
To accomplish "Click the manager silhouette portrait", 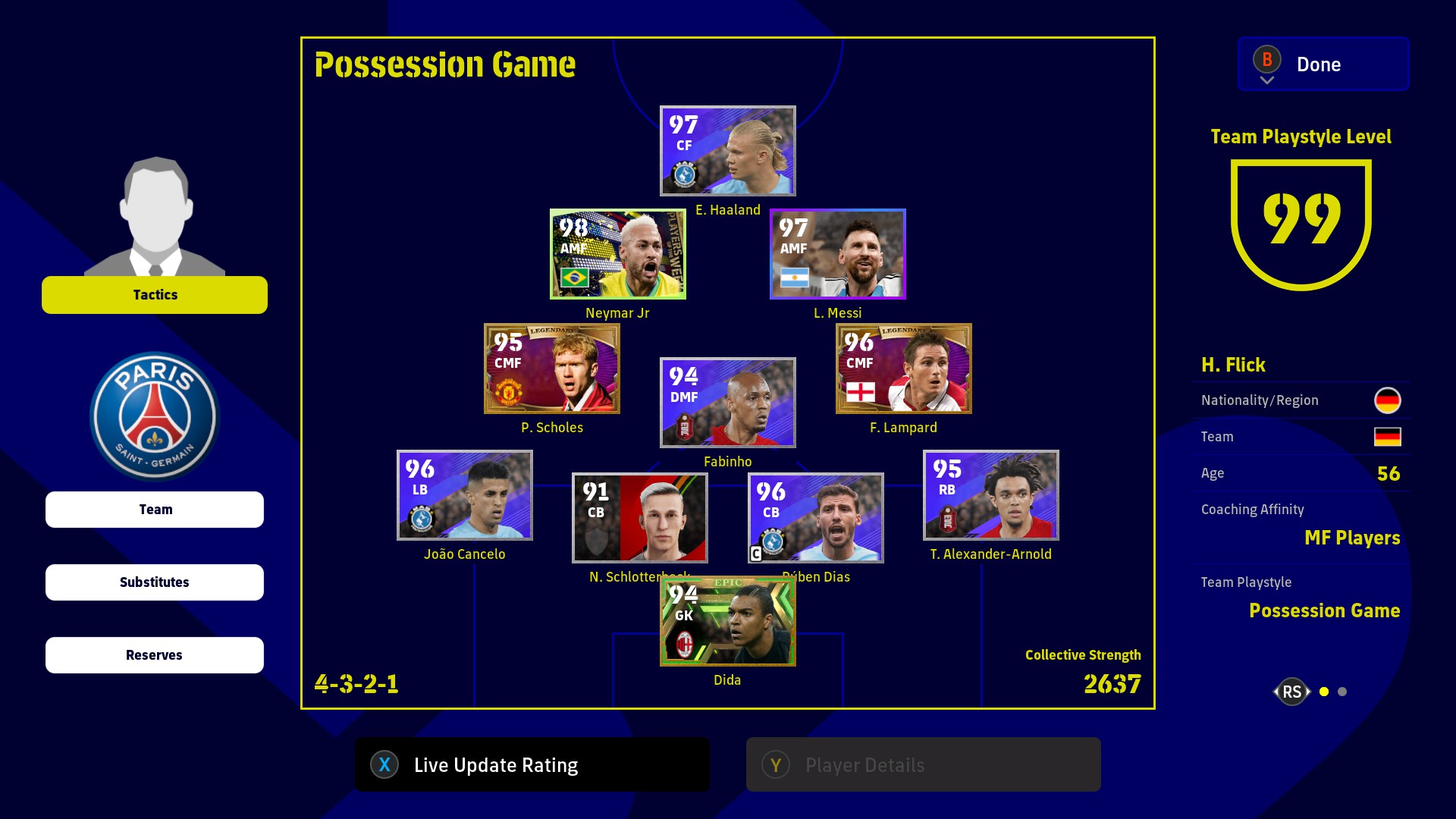I will [155, 216].
